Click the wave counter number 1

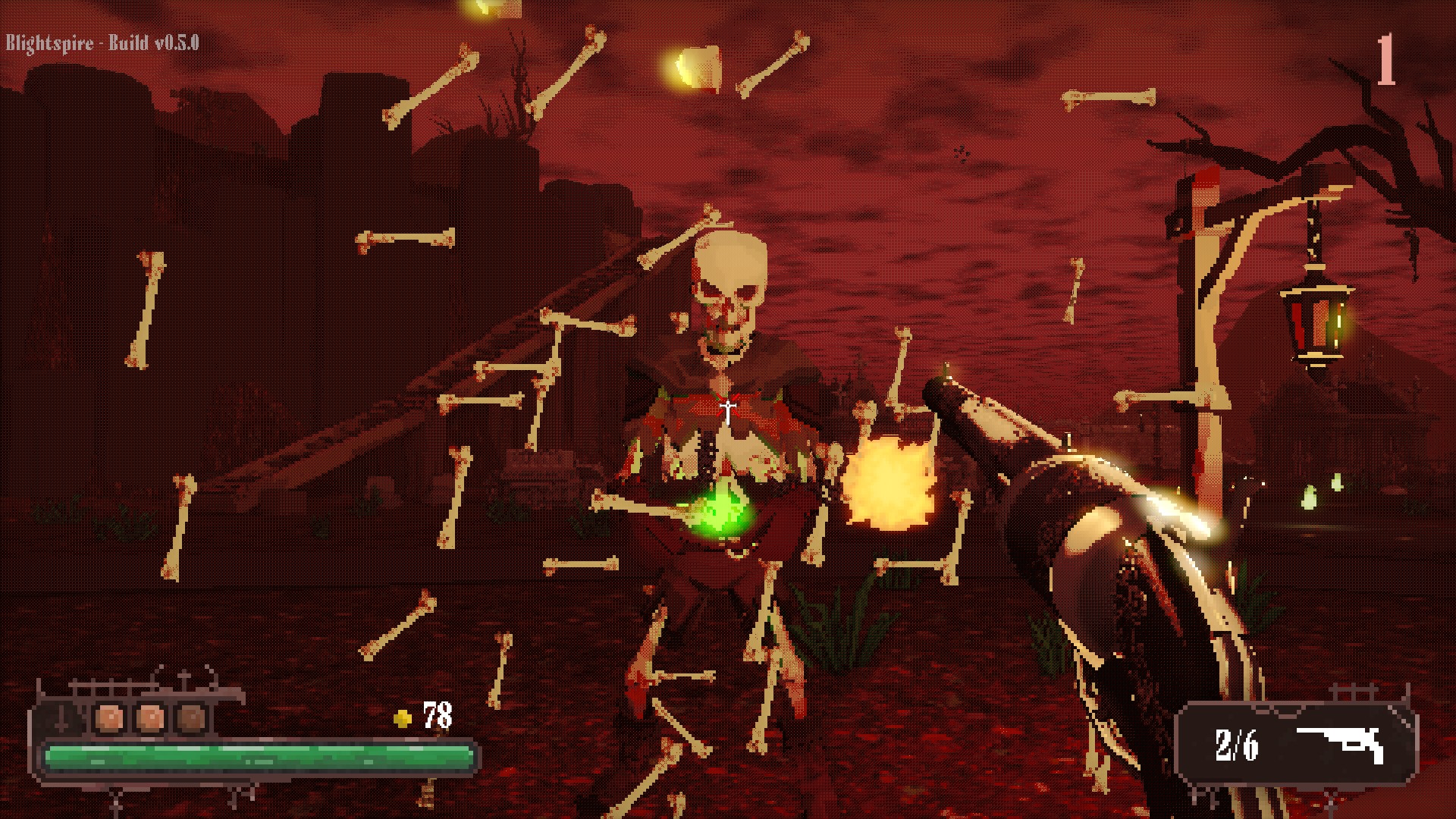coord(1386,57)
